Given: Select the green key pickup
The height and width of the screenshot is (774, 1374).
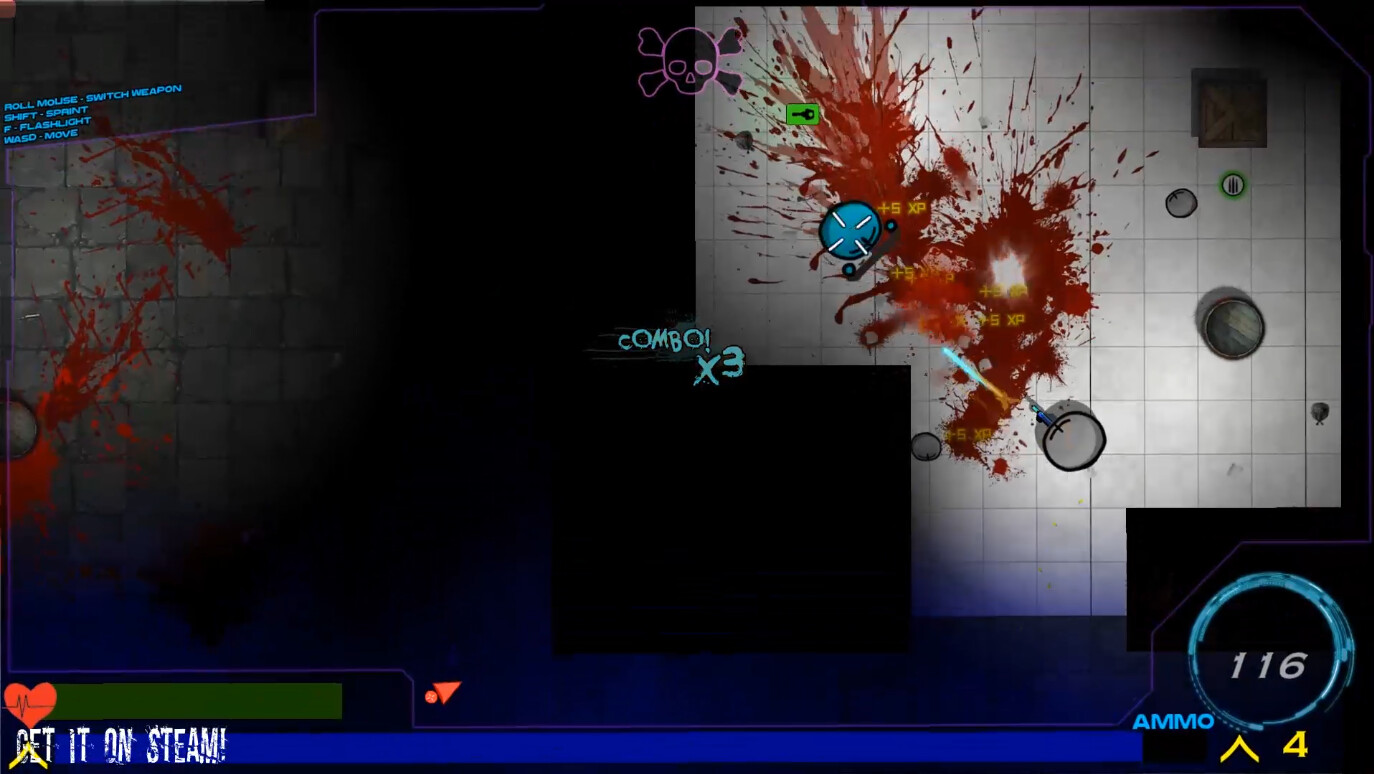Looking at the screenshot, I should coord(801,113).
